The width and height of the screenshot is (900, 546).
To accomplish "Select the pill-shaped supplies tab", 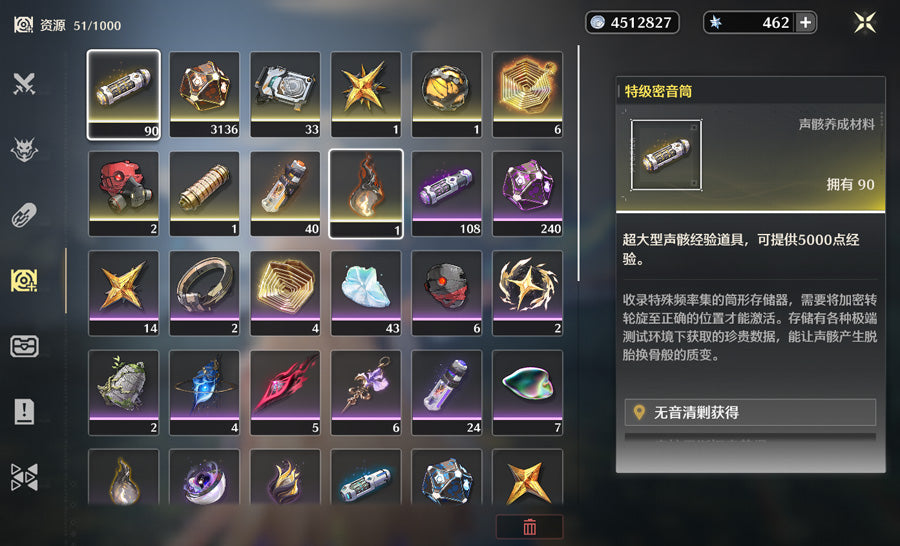I will click(x=24, y=215).
